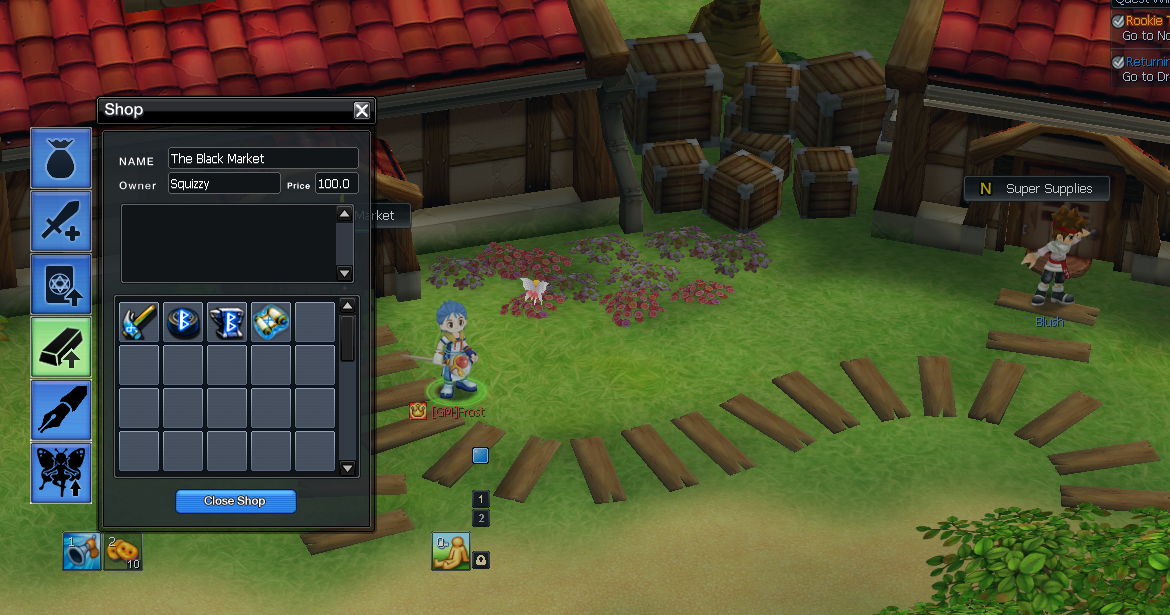Screen dimensions: 1170x615
Task: Select the hammer item in the shop grid
Action: (x=139, y=322)
